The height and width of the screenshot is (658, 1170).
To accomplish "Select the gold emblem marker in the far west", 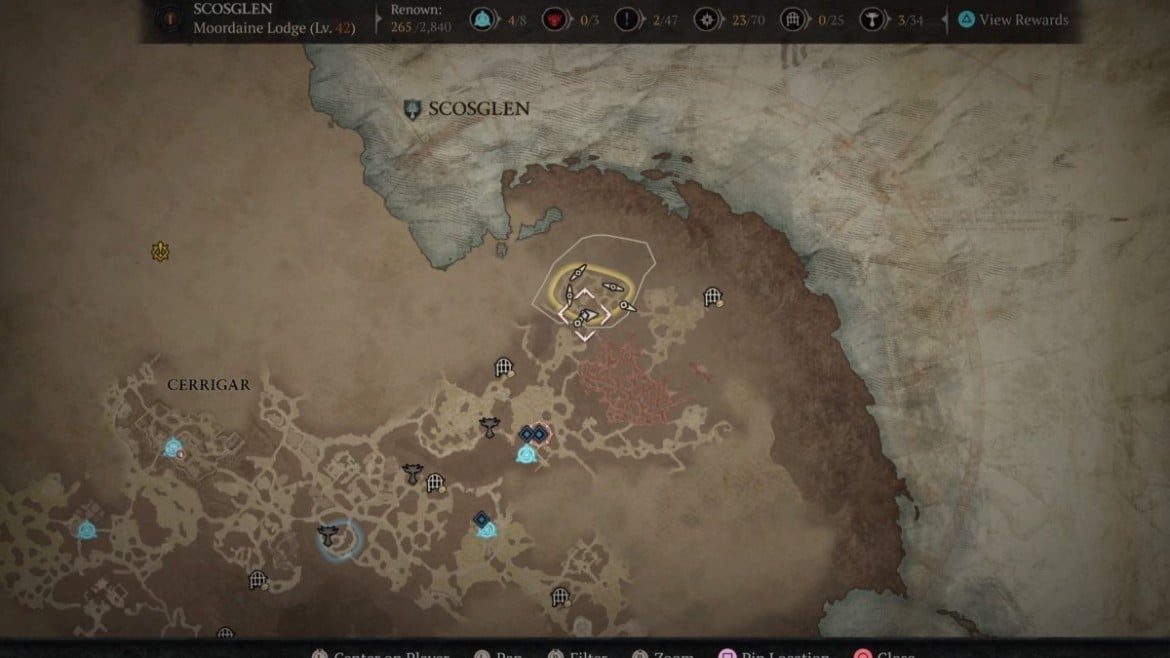I will point(160,251).
